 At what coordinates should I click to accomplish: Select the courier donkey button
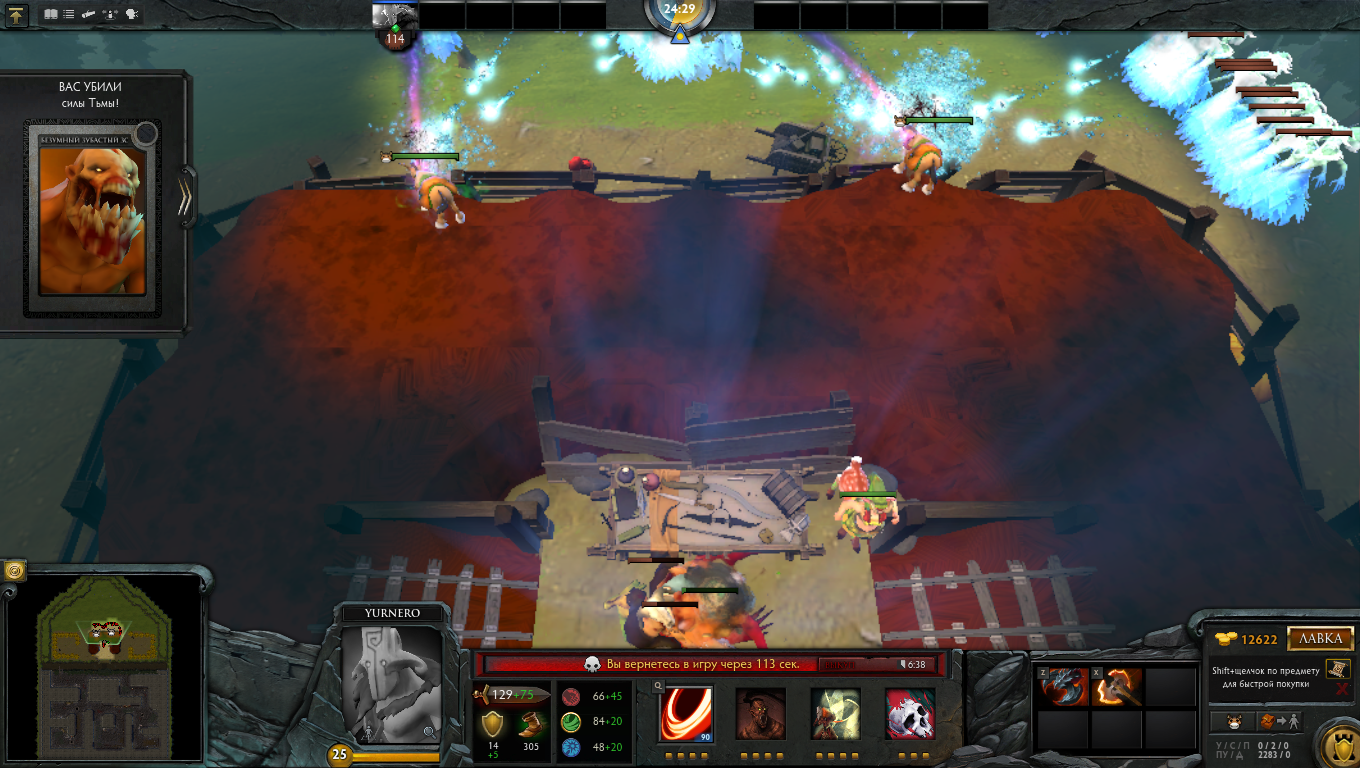click(1234, 721)
